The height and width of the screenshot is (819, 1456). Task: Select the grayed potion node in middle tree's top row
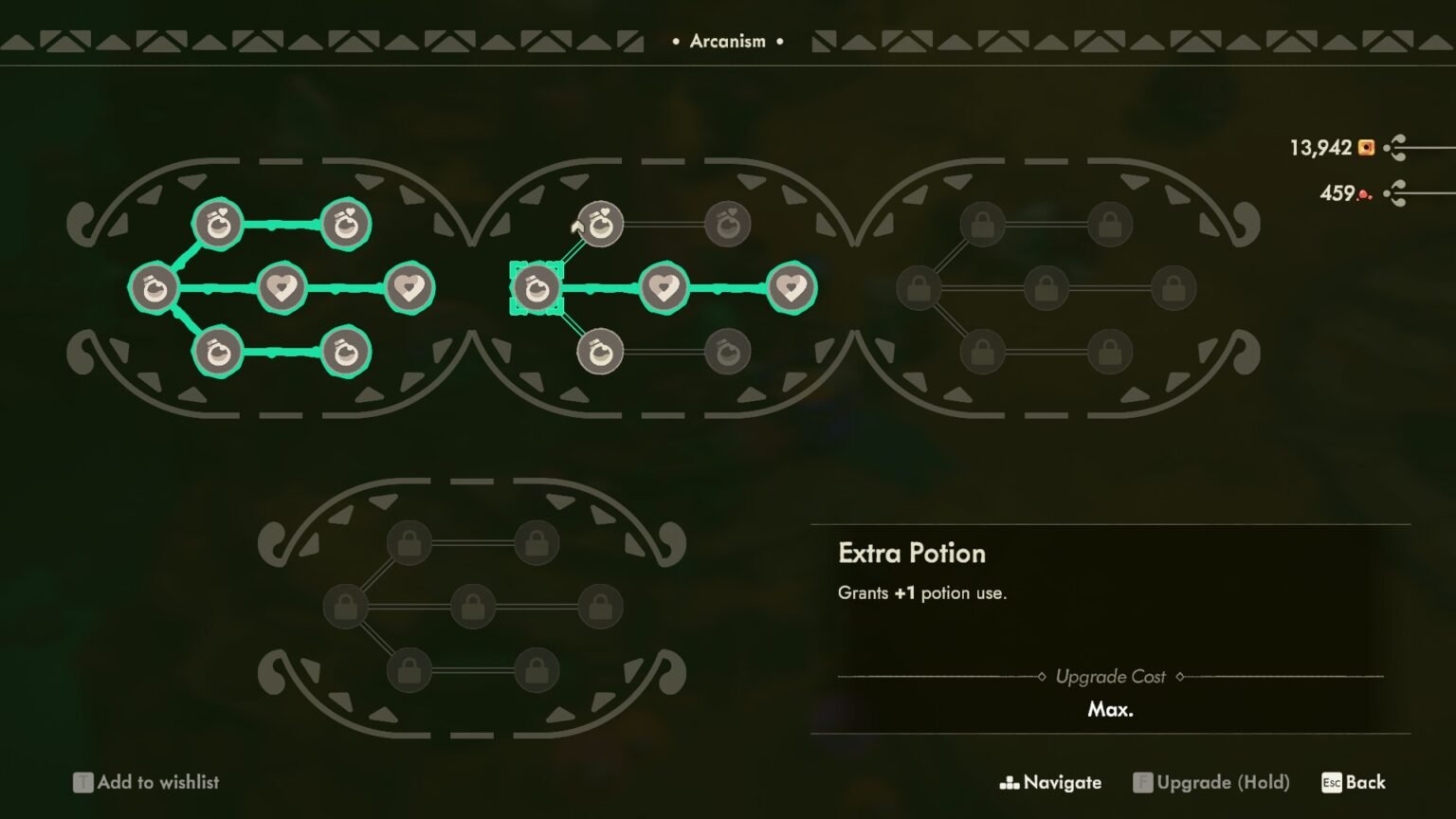pyautogui.click(x=726, y=224)
